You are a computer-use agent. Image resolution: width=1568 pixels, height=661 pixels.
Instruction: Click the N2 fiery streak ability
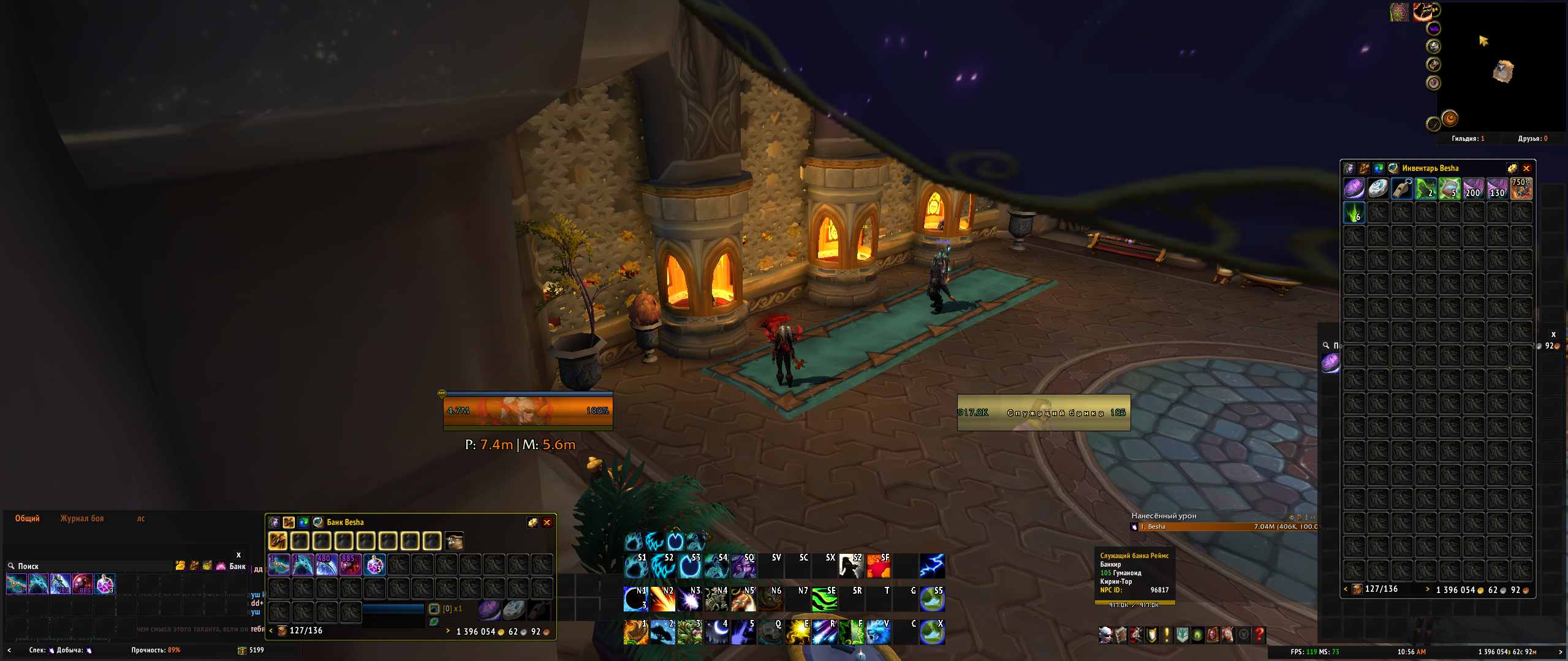(x=662, y=599)
